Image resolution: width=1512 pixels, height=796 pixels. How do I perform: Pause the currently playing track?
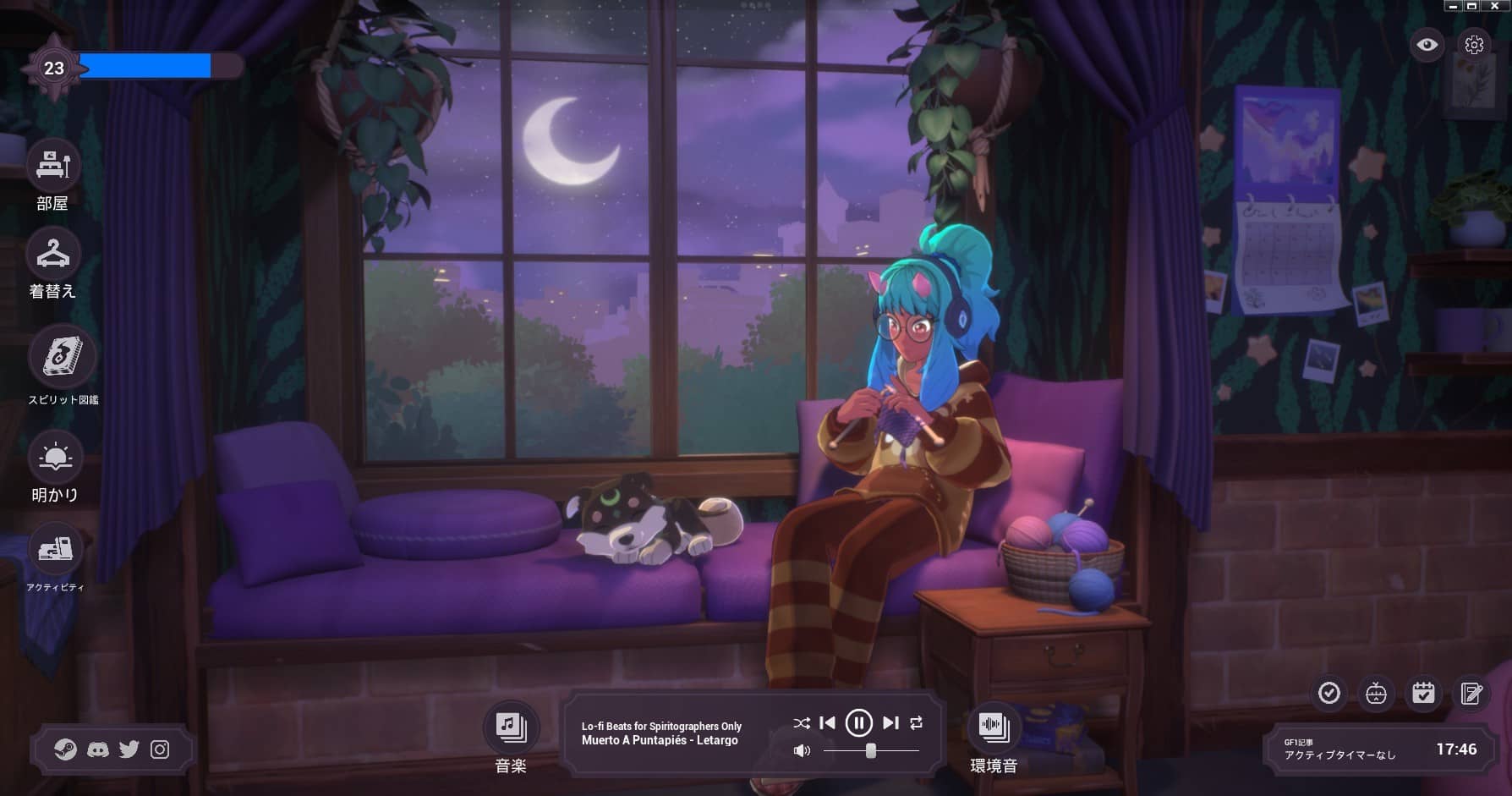pos(859,723)
